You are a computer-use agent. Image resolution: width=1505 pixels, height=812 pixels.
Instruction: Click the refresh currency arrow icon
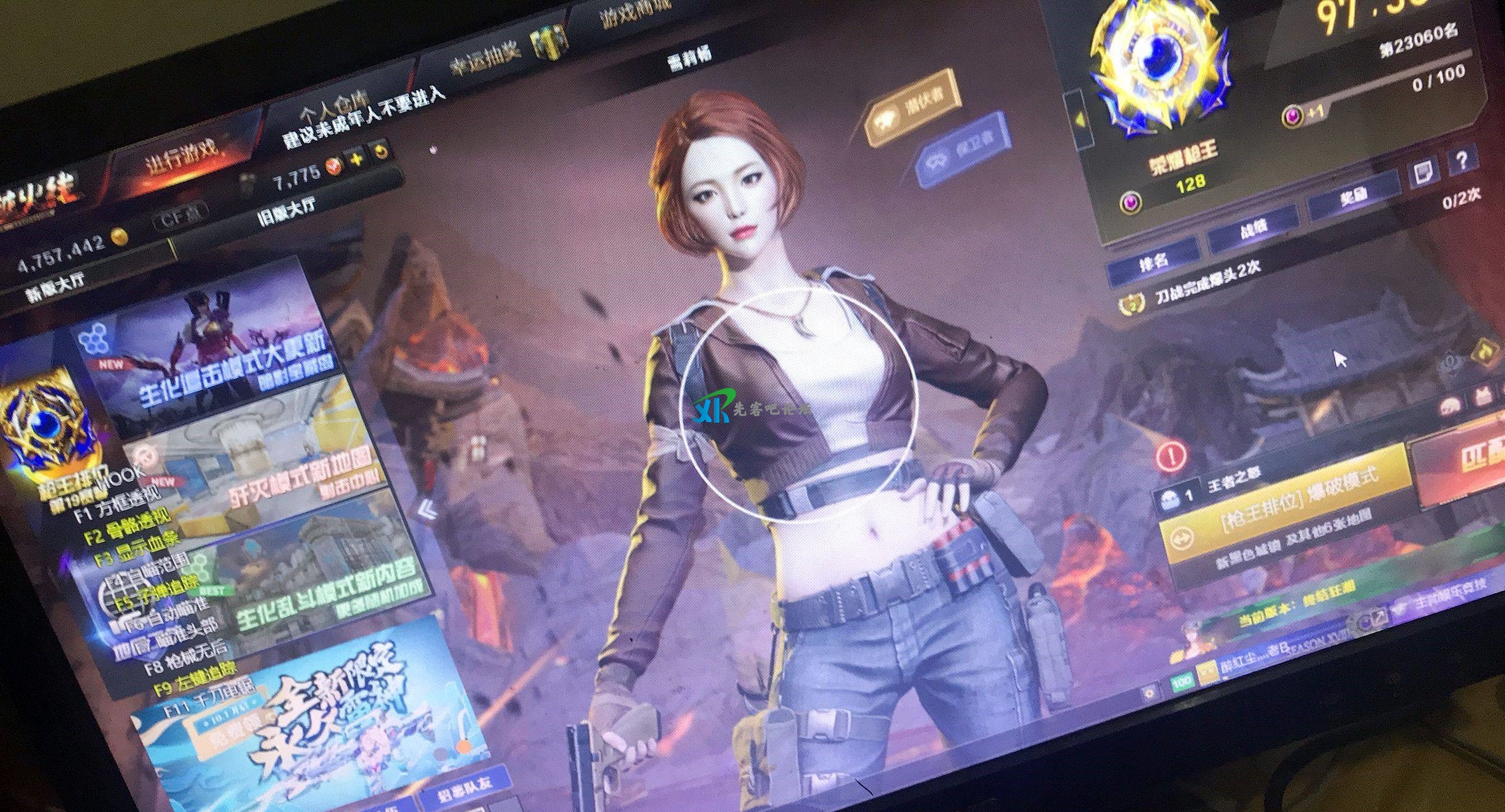coord(381,152)
